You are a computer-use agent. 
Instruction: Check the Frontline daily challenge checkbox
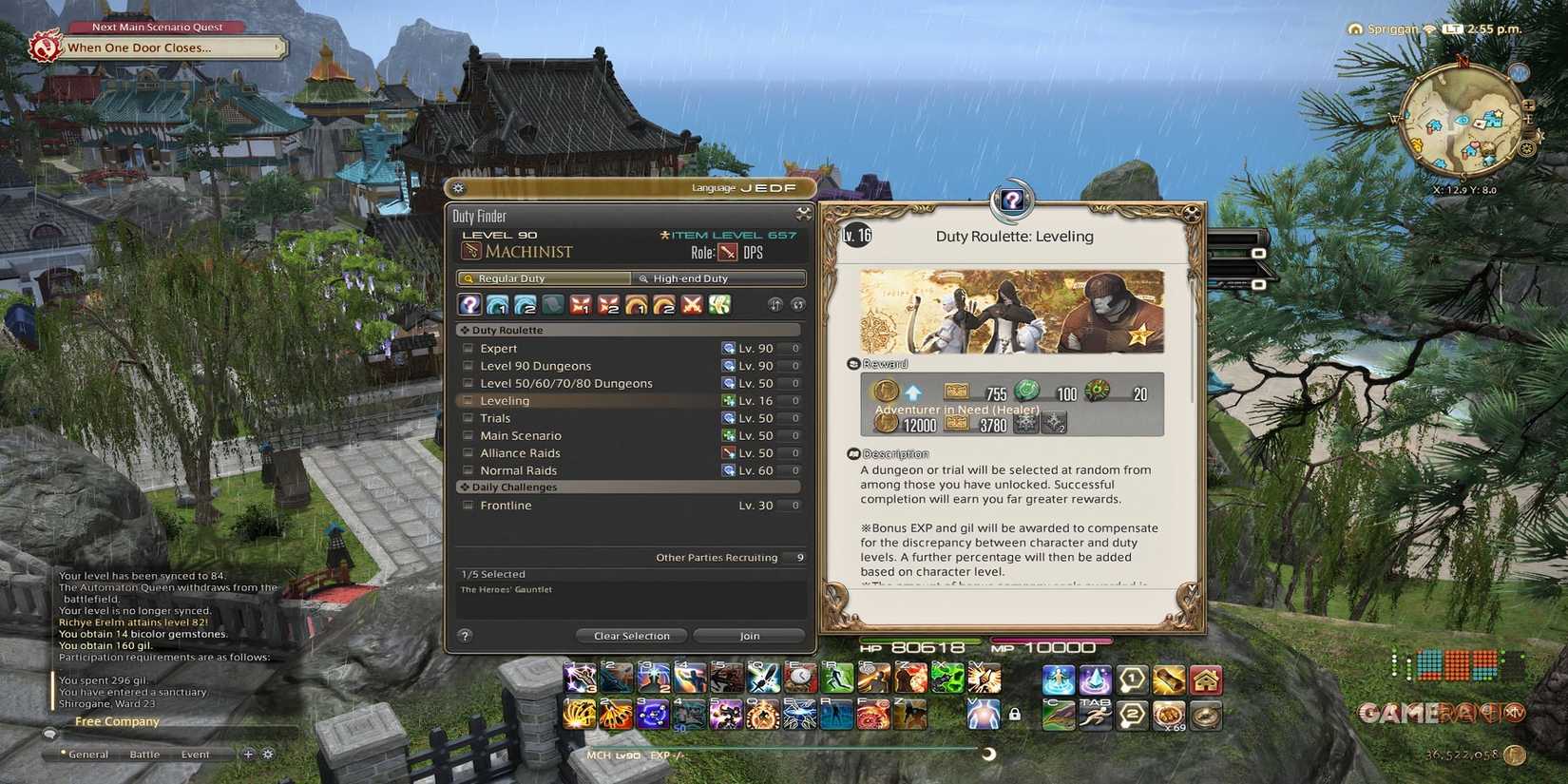coord(468,505)
